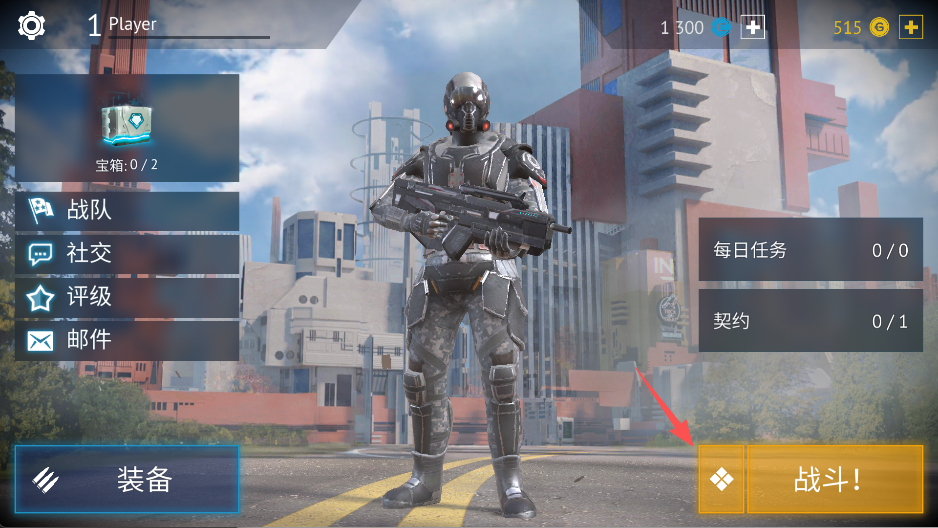Open the 邮件 mail menu
This screenshot has width=938, height=528.
click(127, 340)
